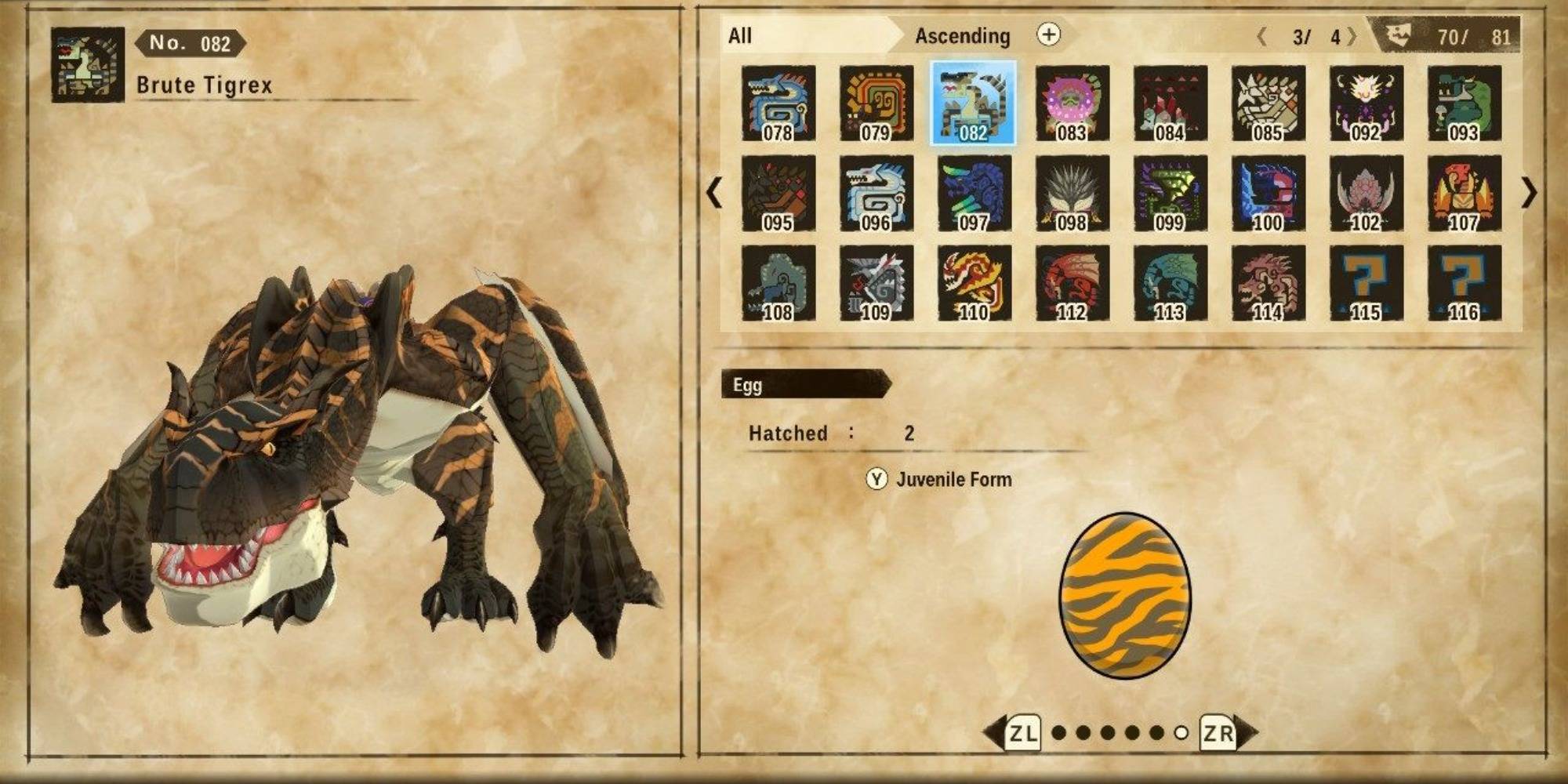Choose monster entry number 092

1366,103
